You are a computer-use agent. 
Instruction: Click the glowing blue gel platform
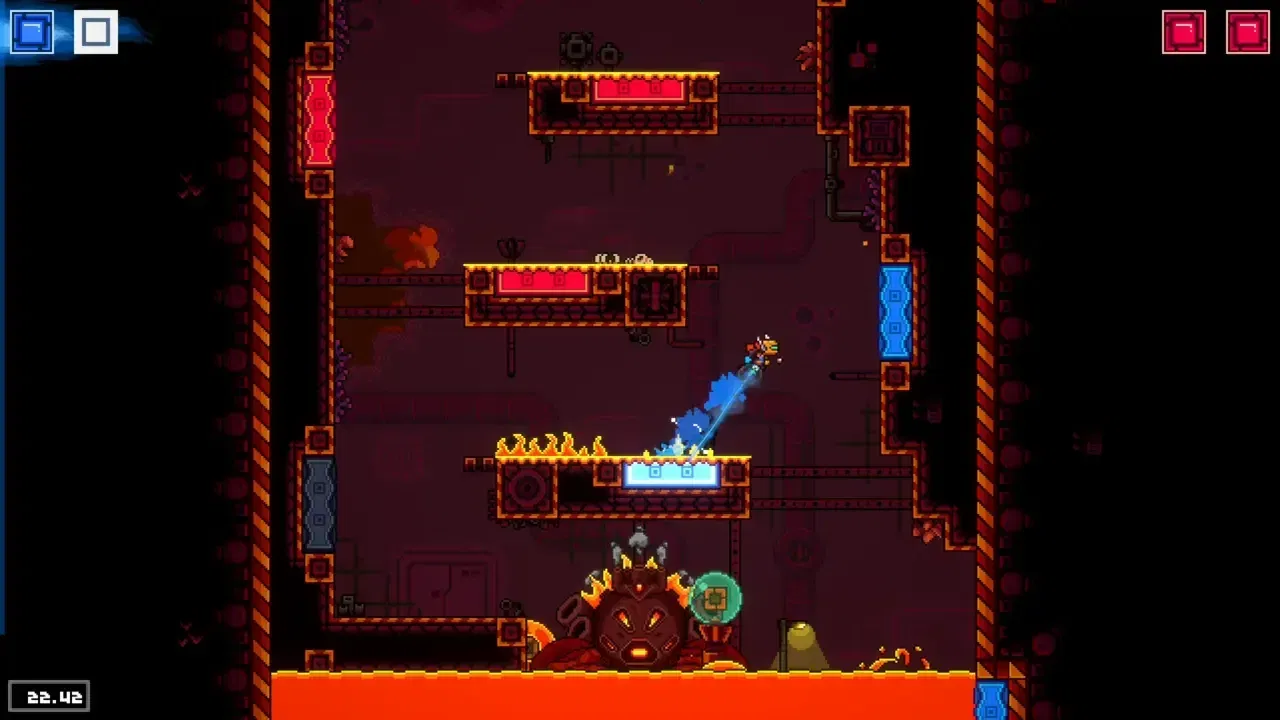click(x=672, y=473)
